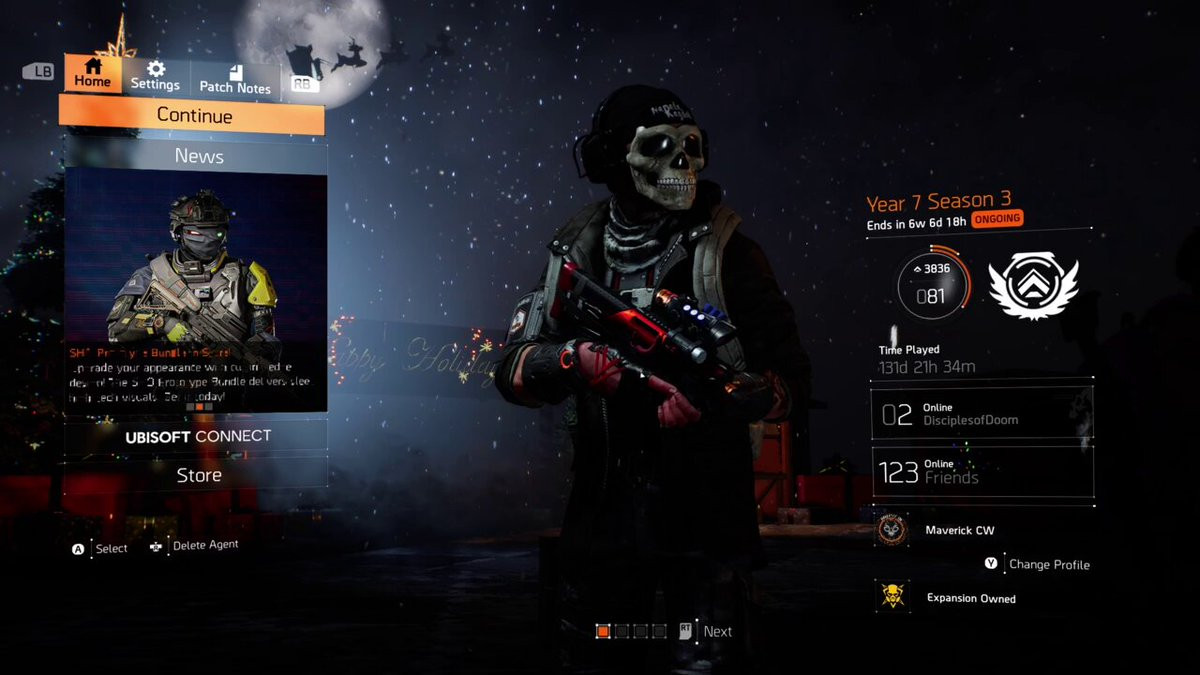Click the Expansion Owned skull icon

(892, 597)
